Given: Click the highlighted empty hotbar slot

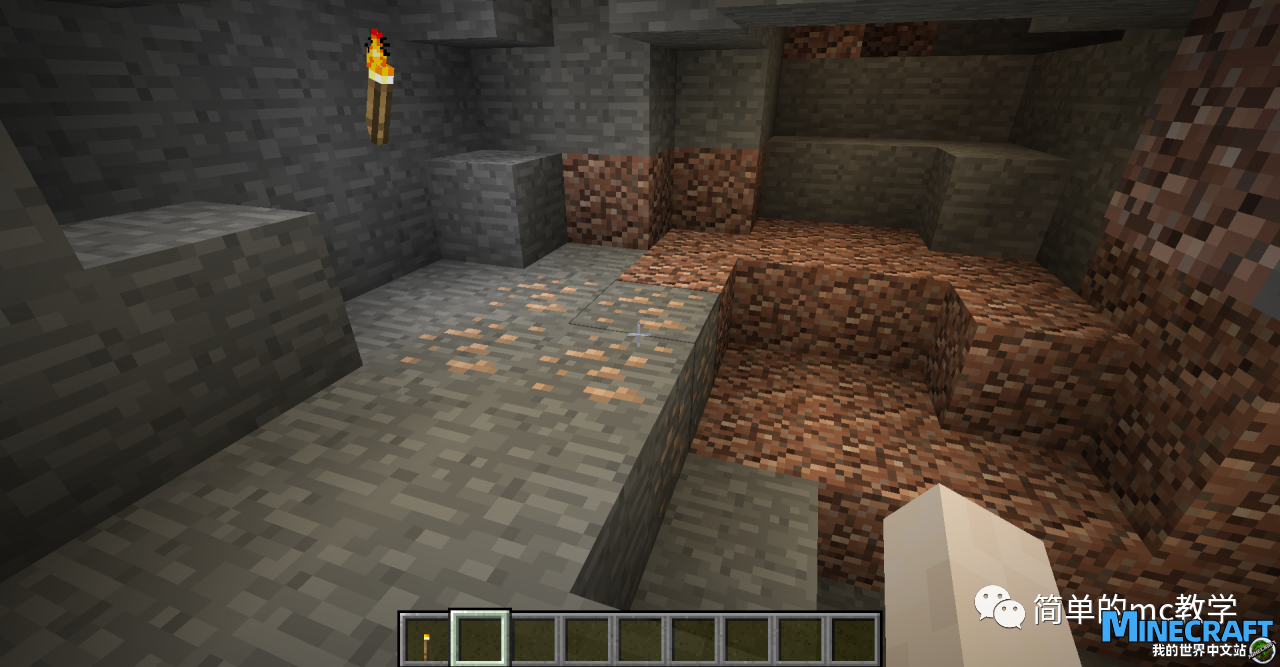Looking at the screenshot, I should click(480, 640).
